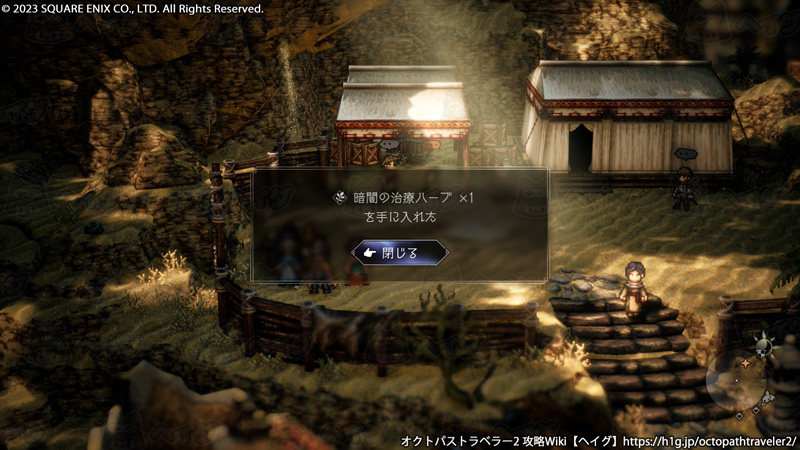Close the item obtained dialog with 閉じる

pyautogui.click(x=399, y=253)
